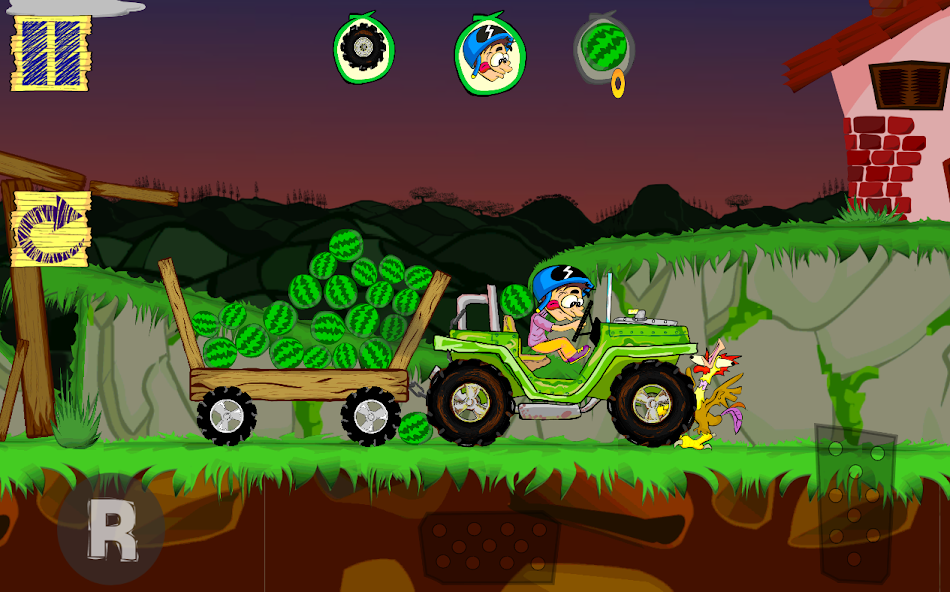Restart the level with the circular arrow sign

coord(50,229)
